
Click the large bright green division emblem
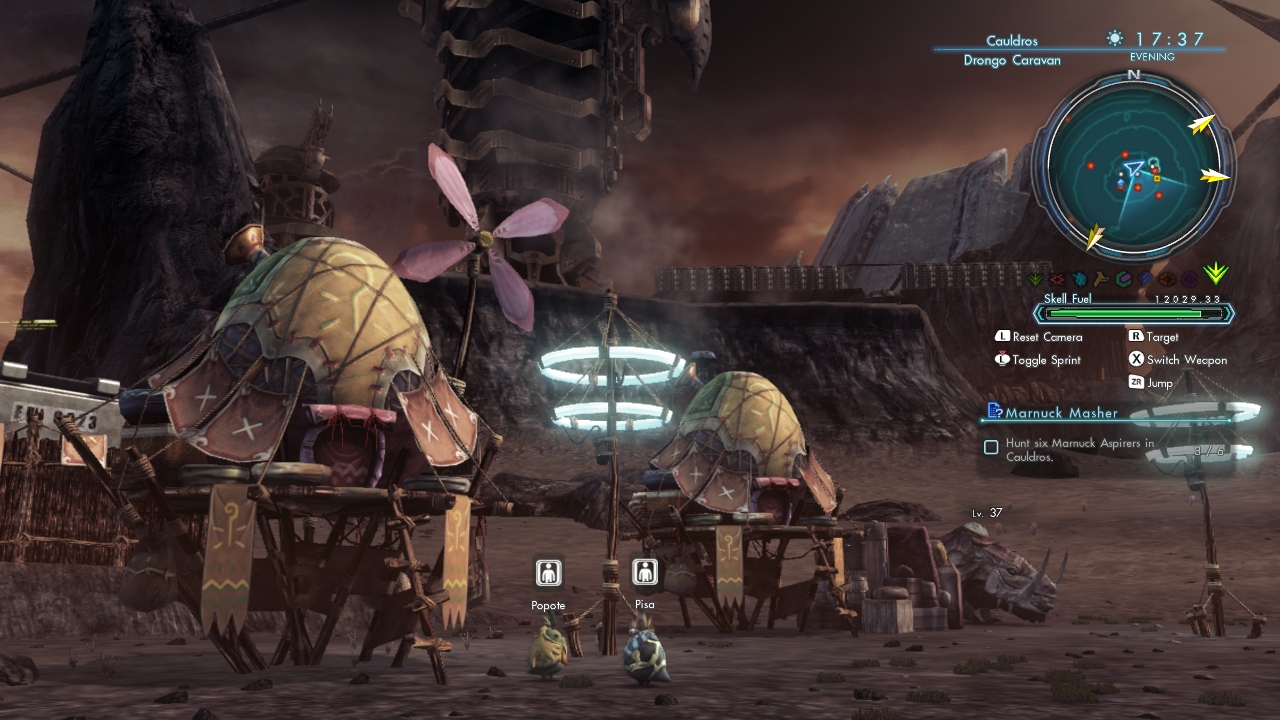point(1216,273)
